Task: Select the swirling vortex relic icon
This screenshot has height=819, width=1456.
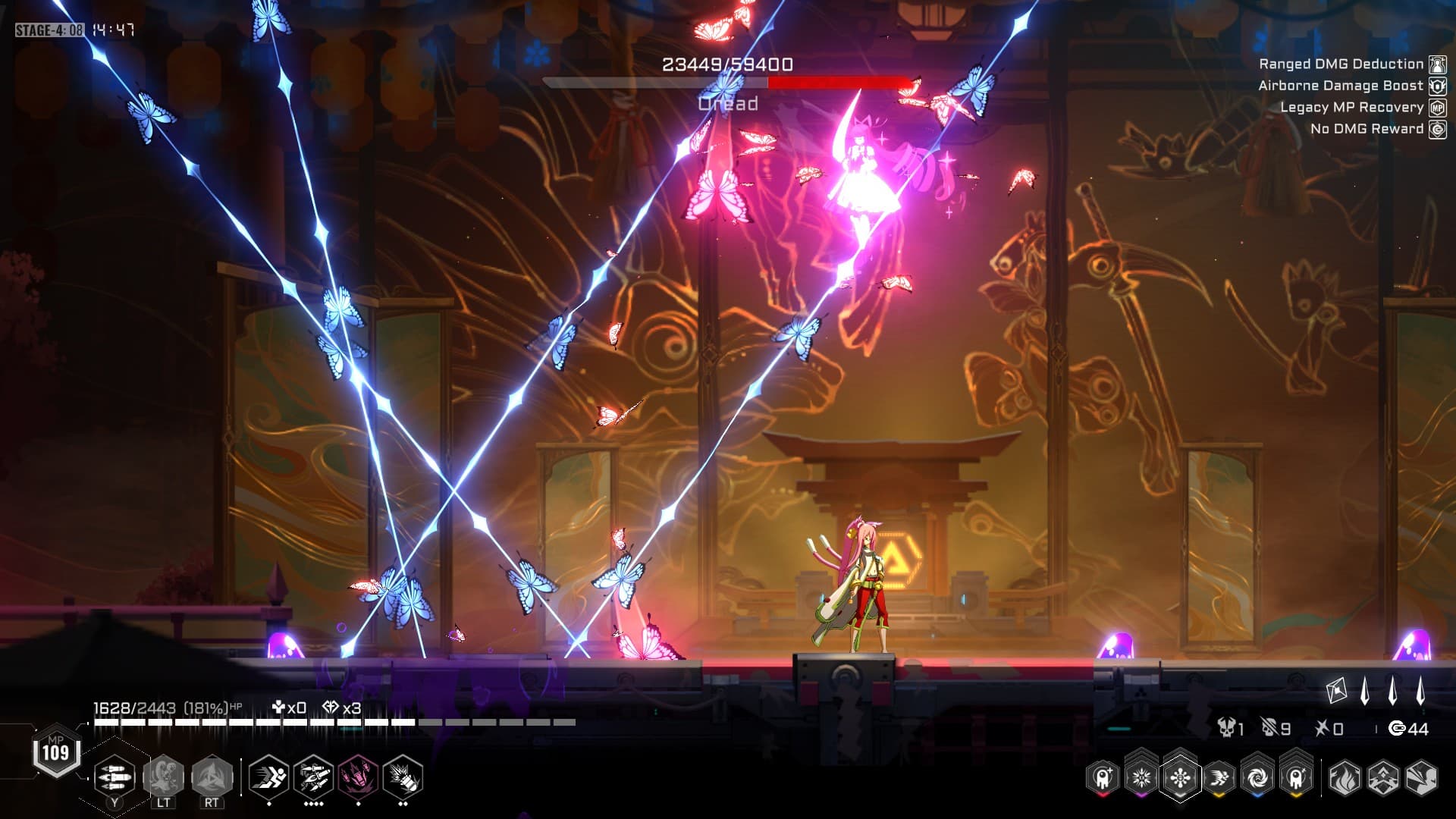Action: click(1257, 777)
